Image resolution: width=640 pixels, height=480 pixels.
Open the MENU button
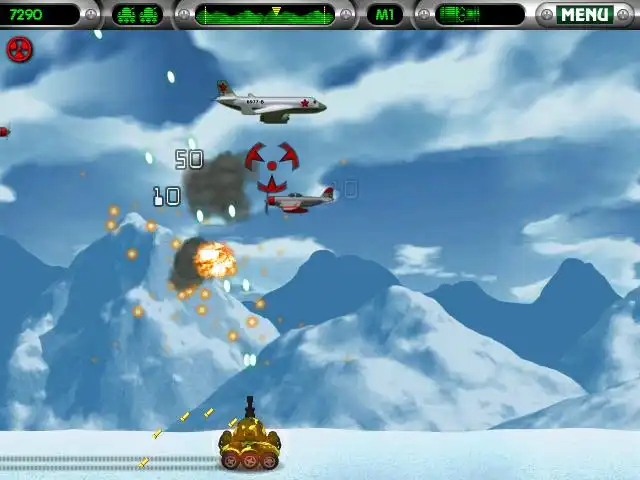[585, 15]
